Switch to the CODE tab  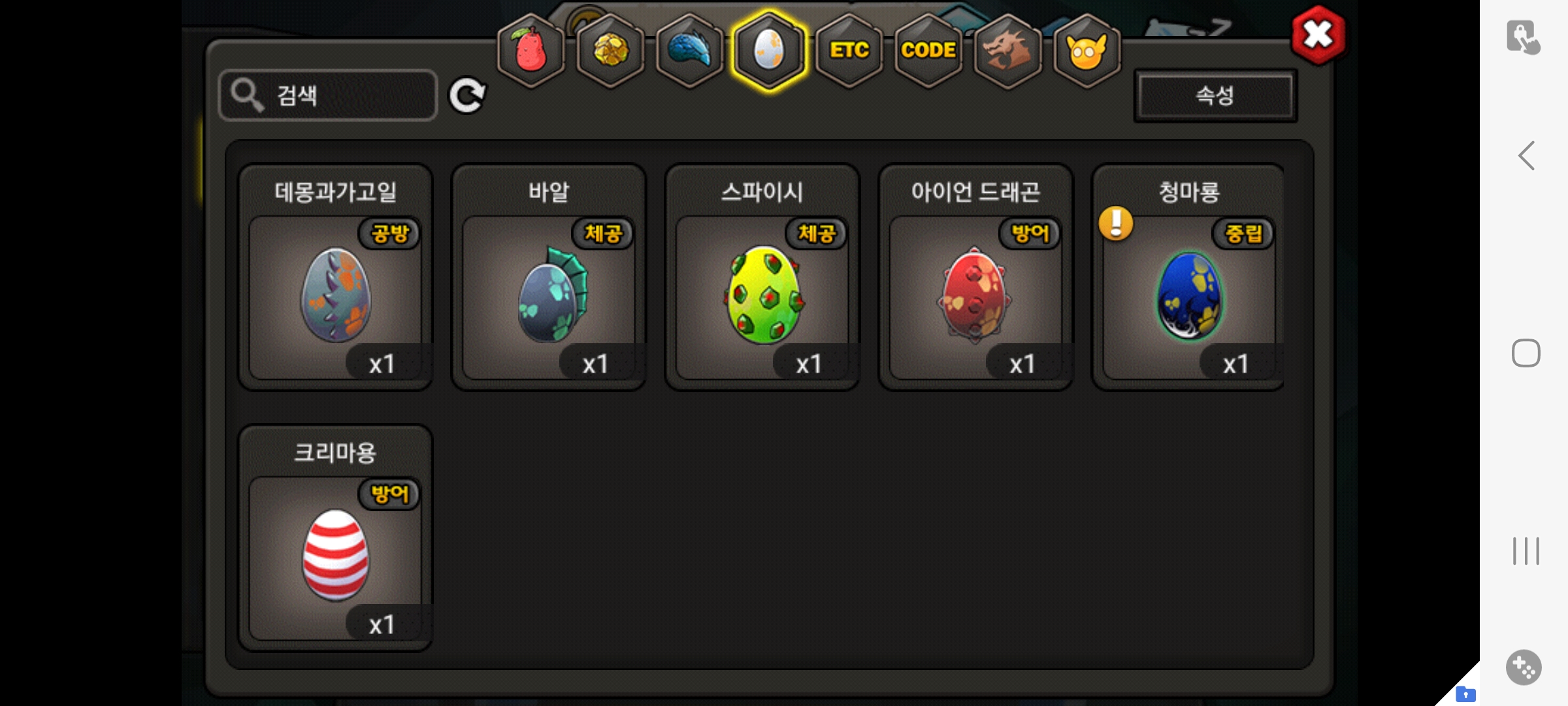pos(928,50)
